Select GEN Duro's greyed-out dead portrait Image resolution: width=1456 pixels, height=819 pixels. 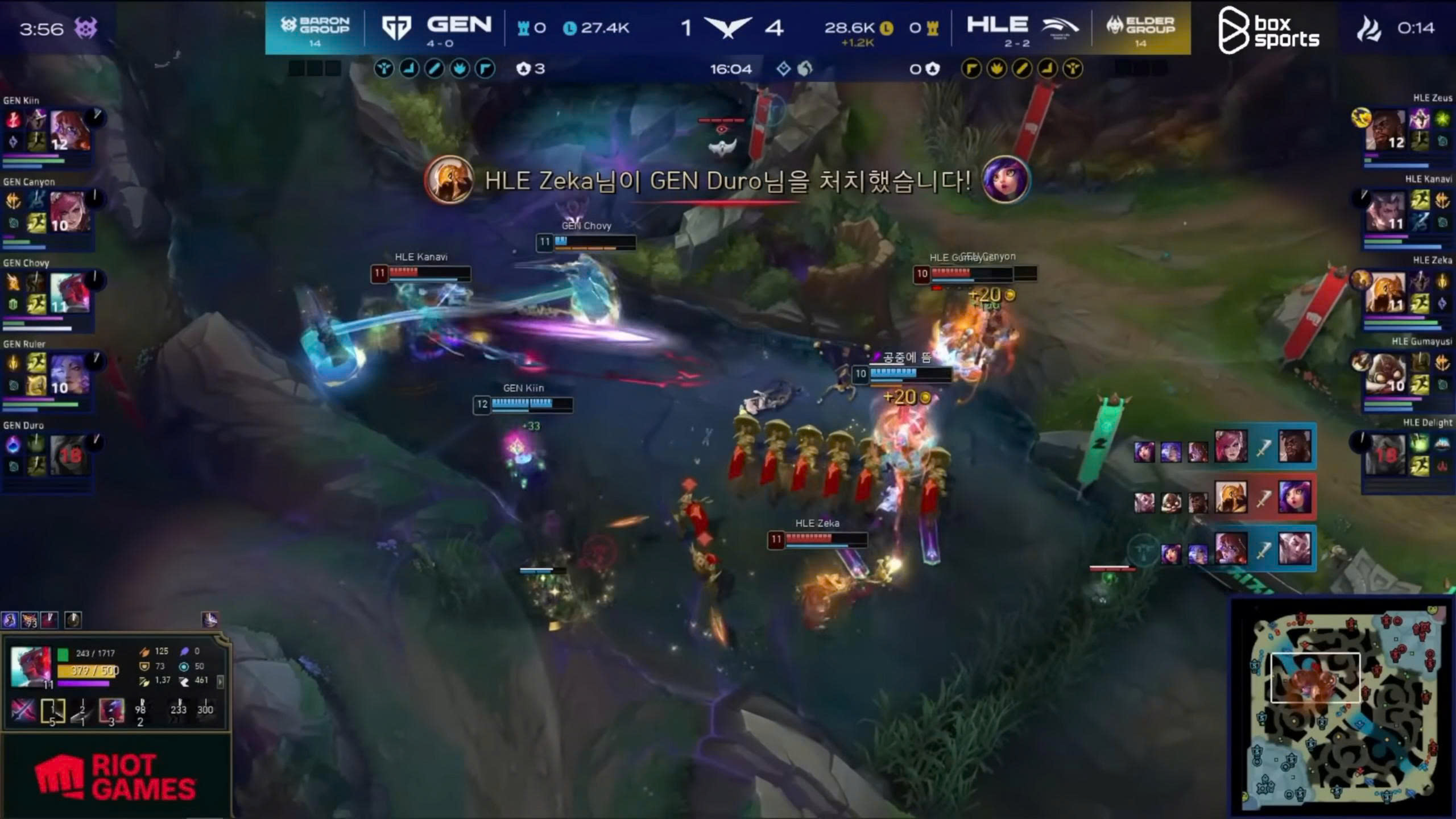click(x=69, y=455)
